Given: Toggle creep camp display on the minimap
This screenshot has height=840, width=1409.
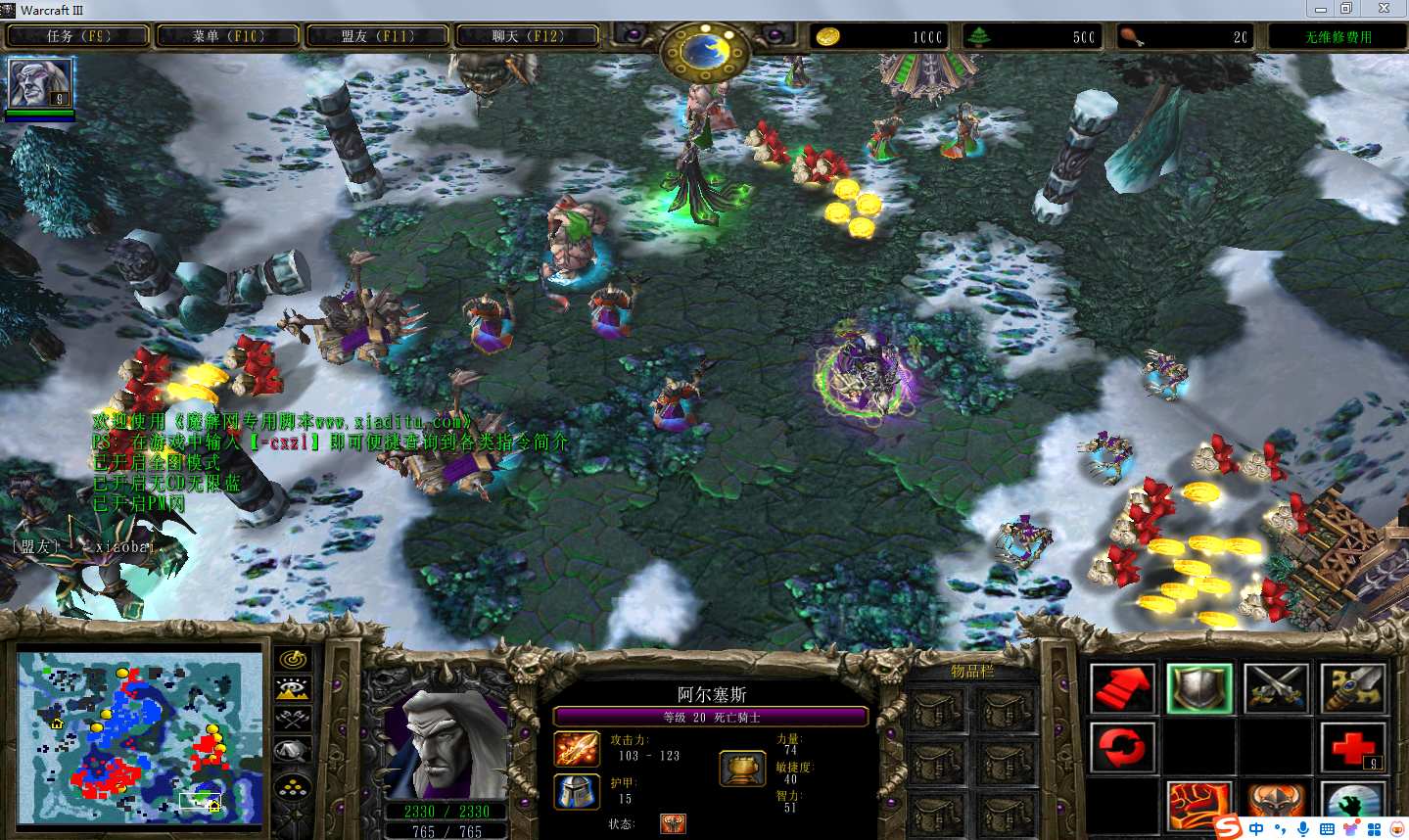Looking at the screenshot, I should pyautogui.click(x=294, y=752).
